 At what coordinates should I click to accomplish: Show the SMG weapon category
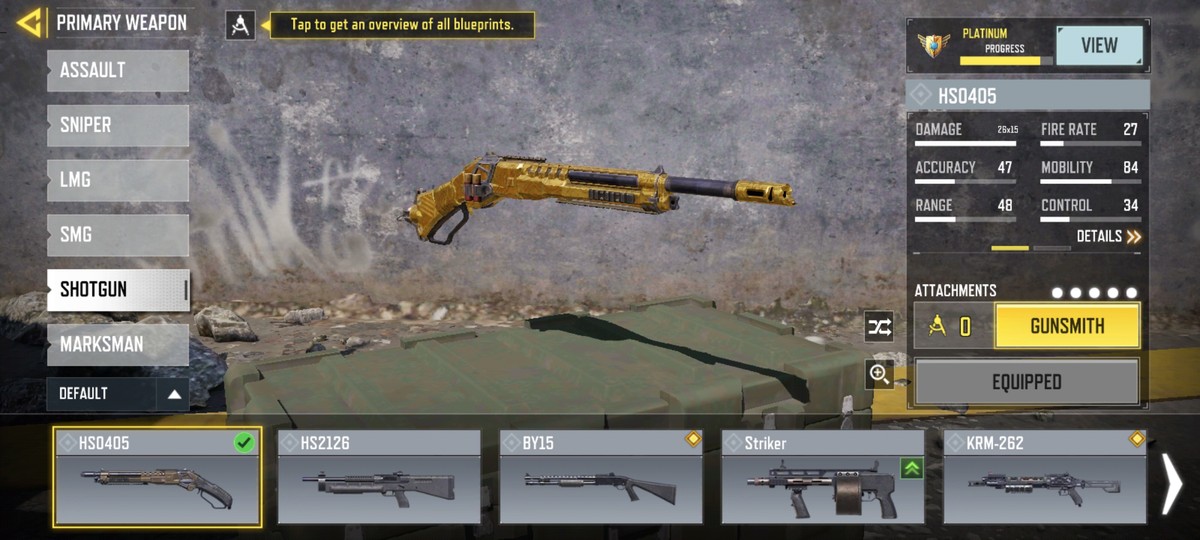coord(117,235)
